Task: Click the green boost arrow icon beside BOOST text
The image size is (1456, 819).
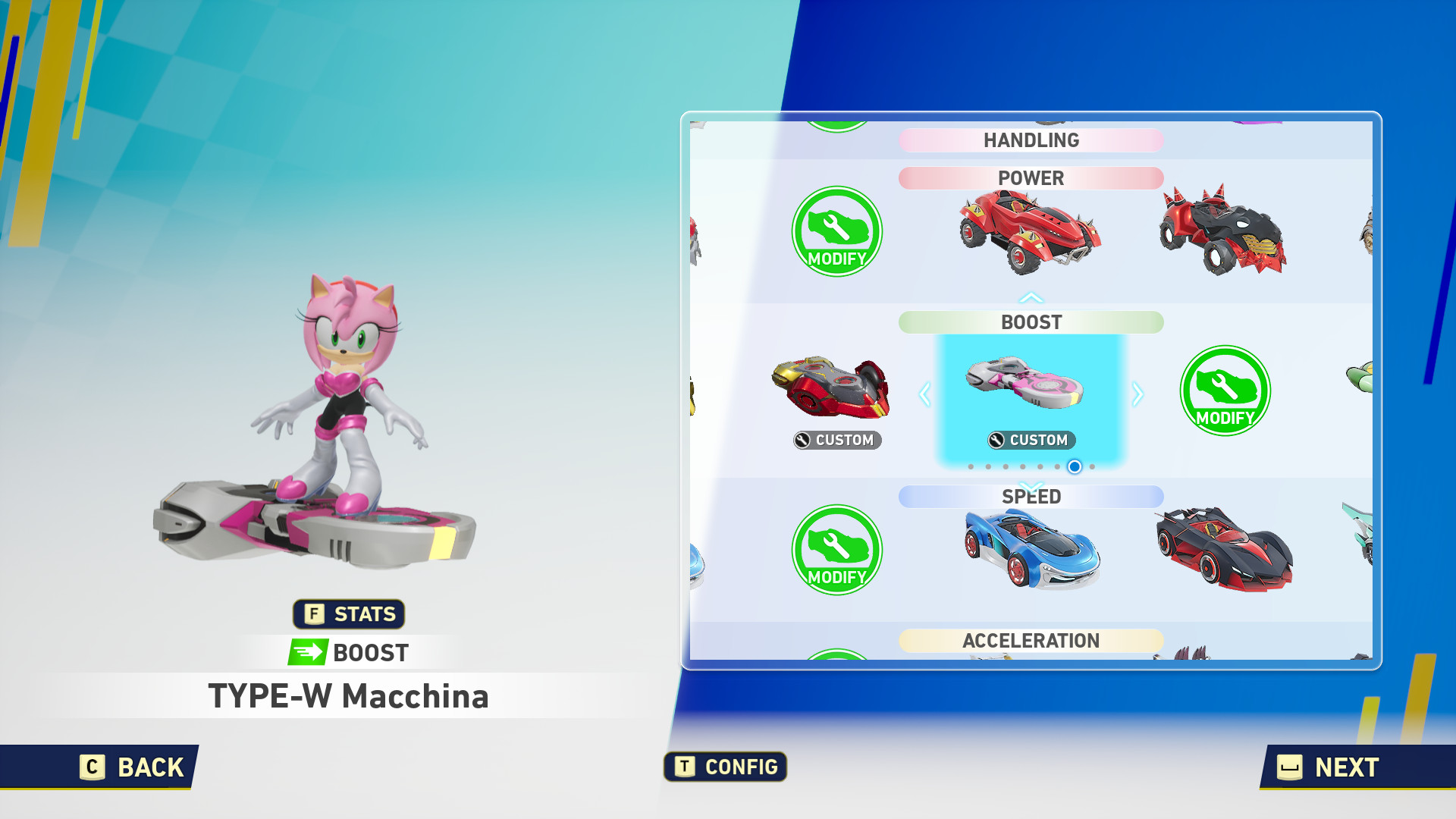Action: click(306, 651)
